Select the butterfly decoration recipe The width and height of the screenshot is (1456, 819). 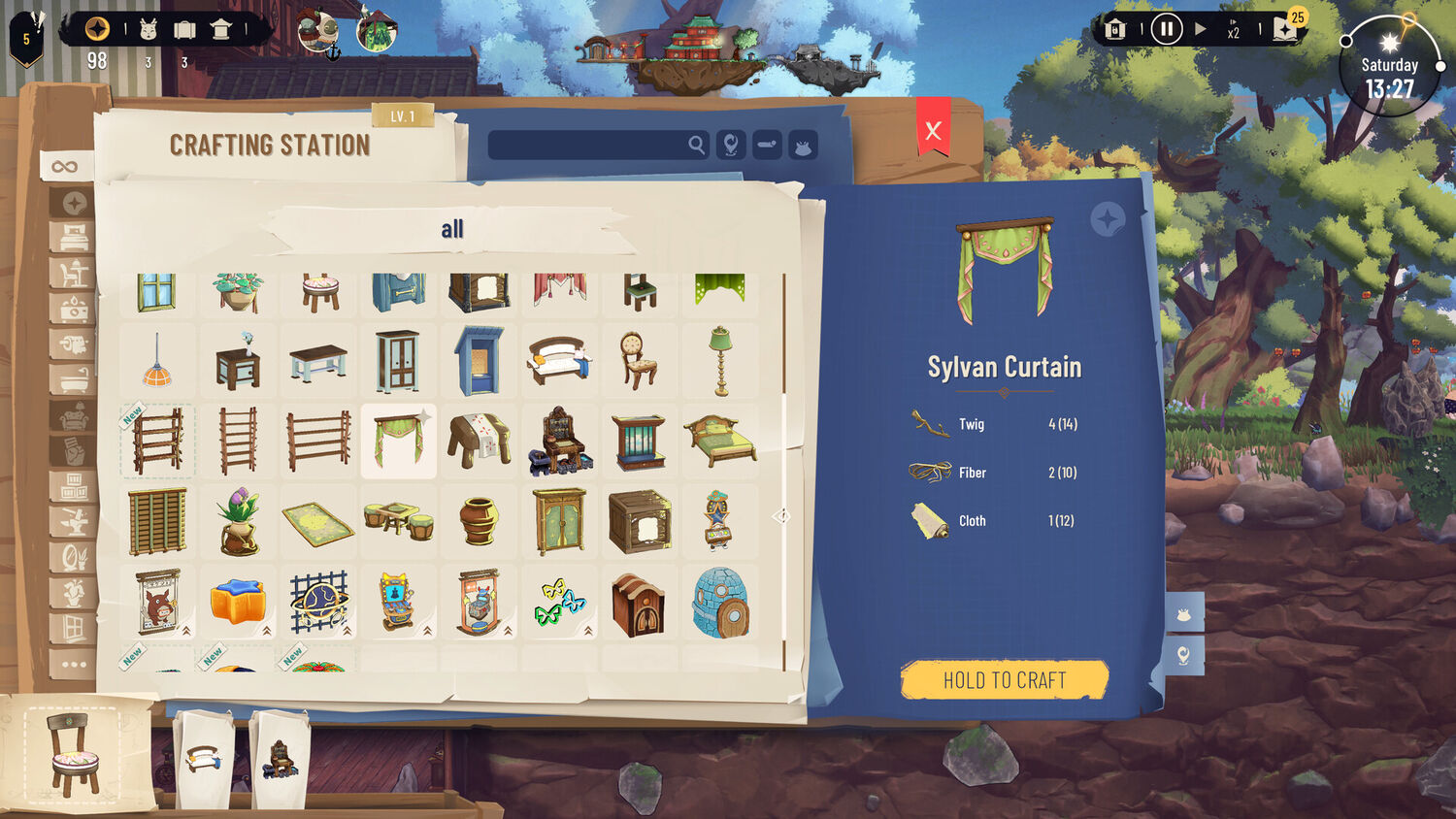(x=560, y=603)
